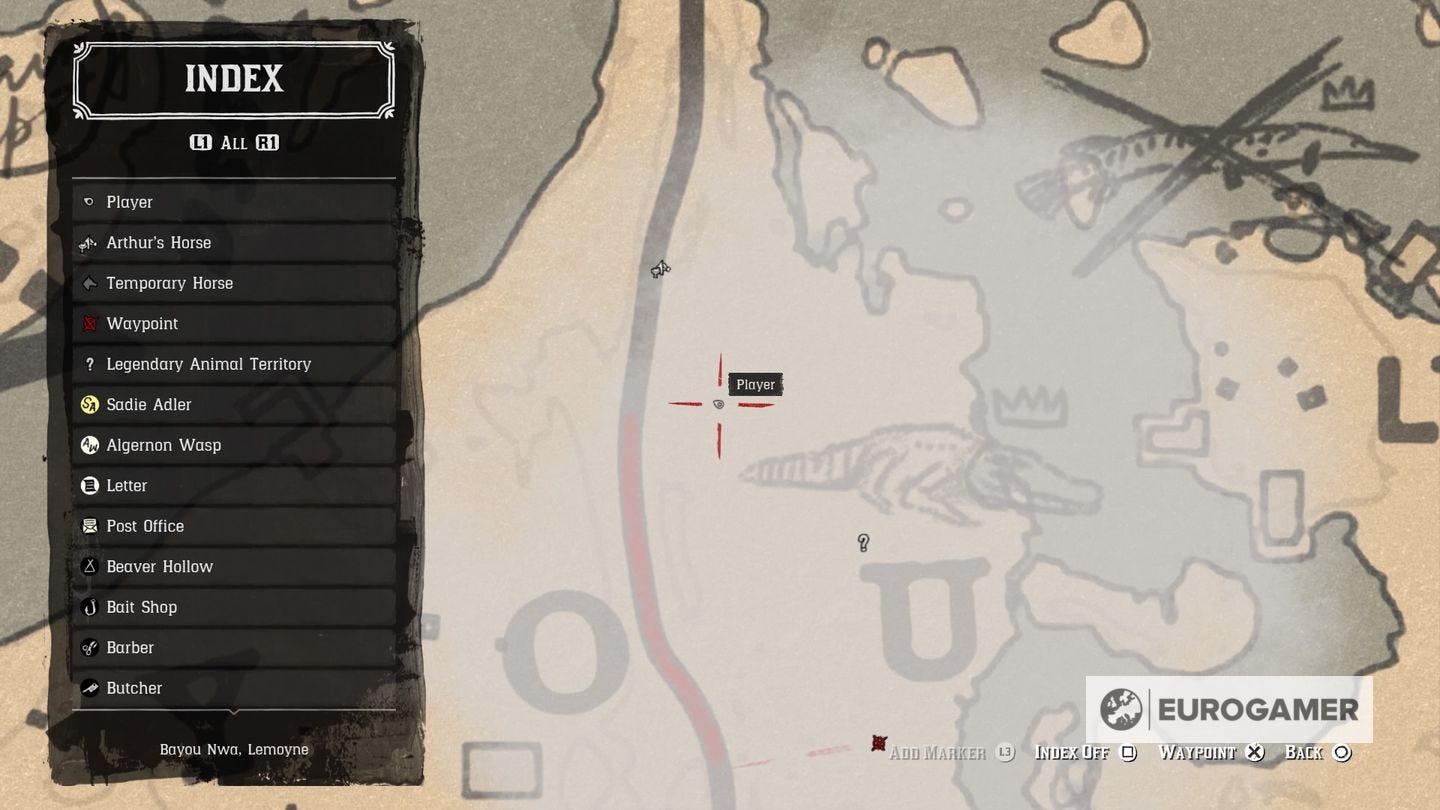Click the red Waypoint icon in the Index

(90, 323)
